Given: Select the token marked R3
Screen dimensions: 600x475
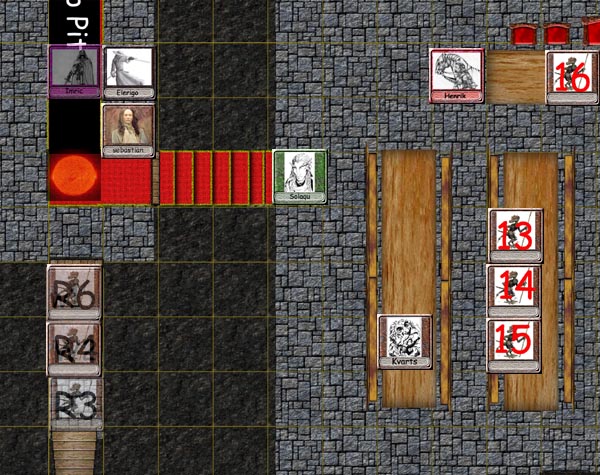Looking at the screenshot, I should tap(76, 402).
